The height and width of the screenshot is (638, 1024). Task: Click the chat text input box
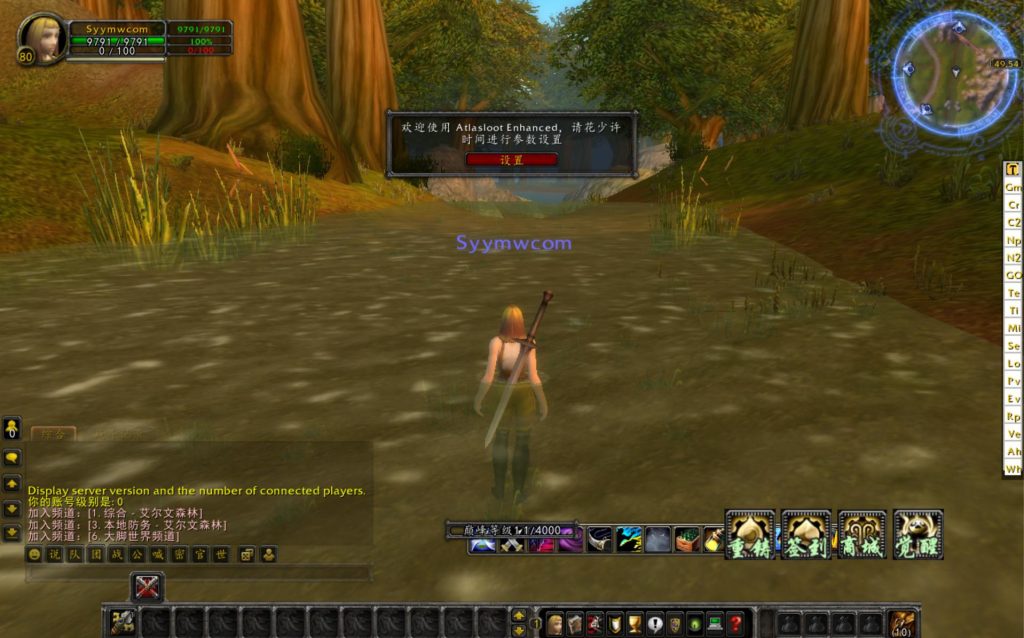click(198, 573)
